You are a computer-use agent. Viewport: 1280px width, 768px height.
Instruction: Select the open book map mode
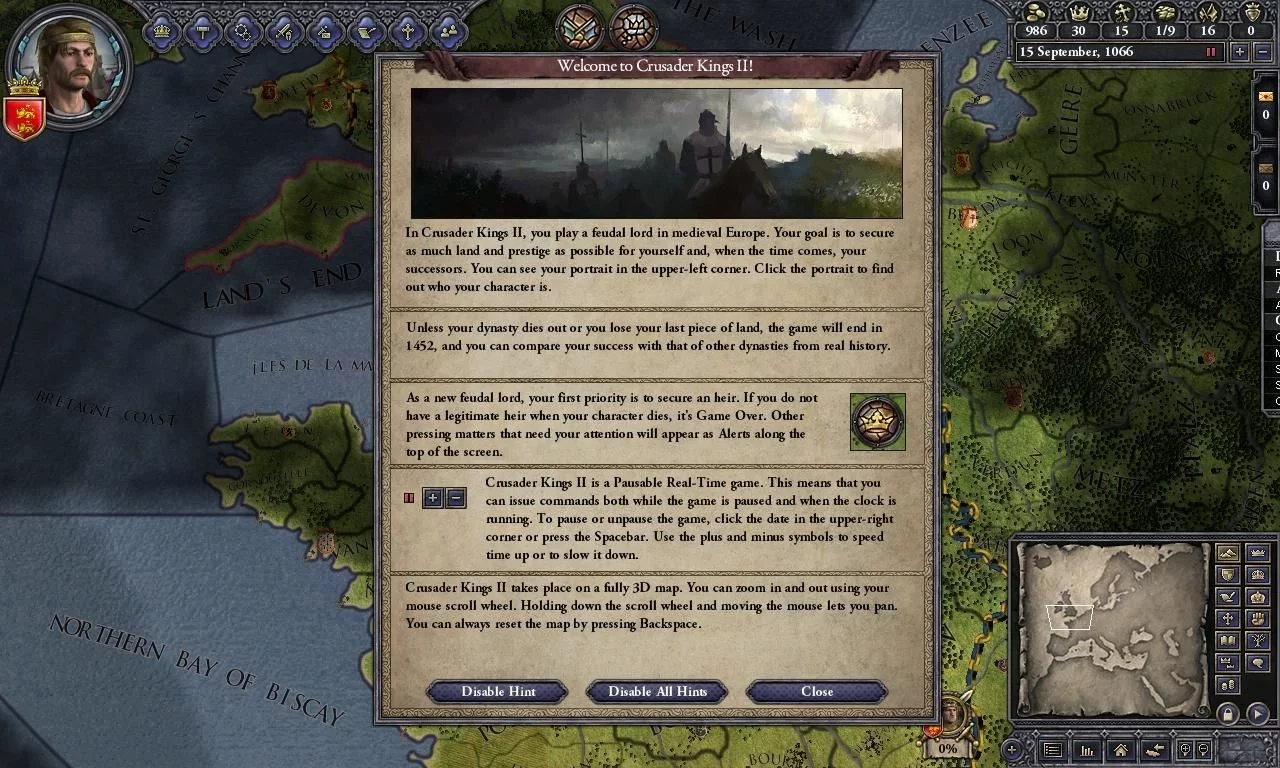1227,641
